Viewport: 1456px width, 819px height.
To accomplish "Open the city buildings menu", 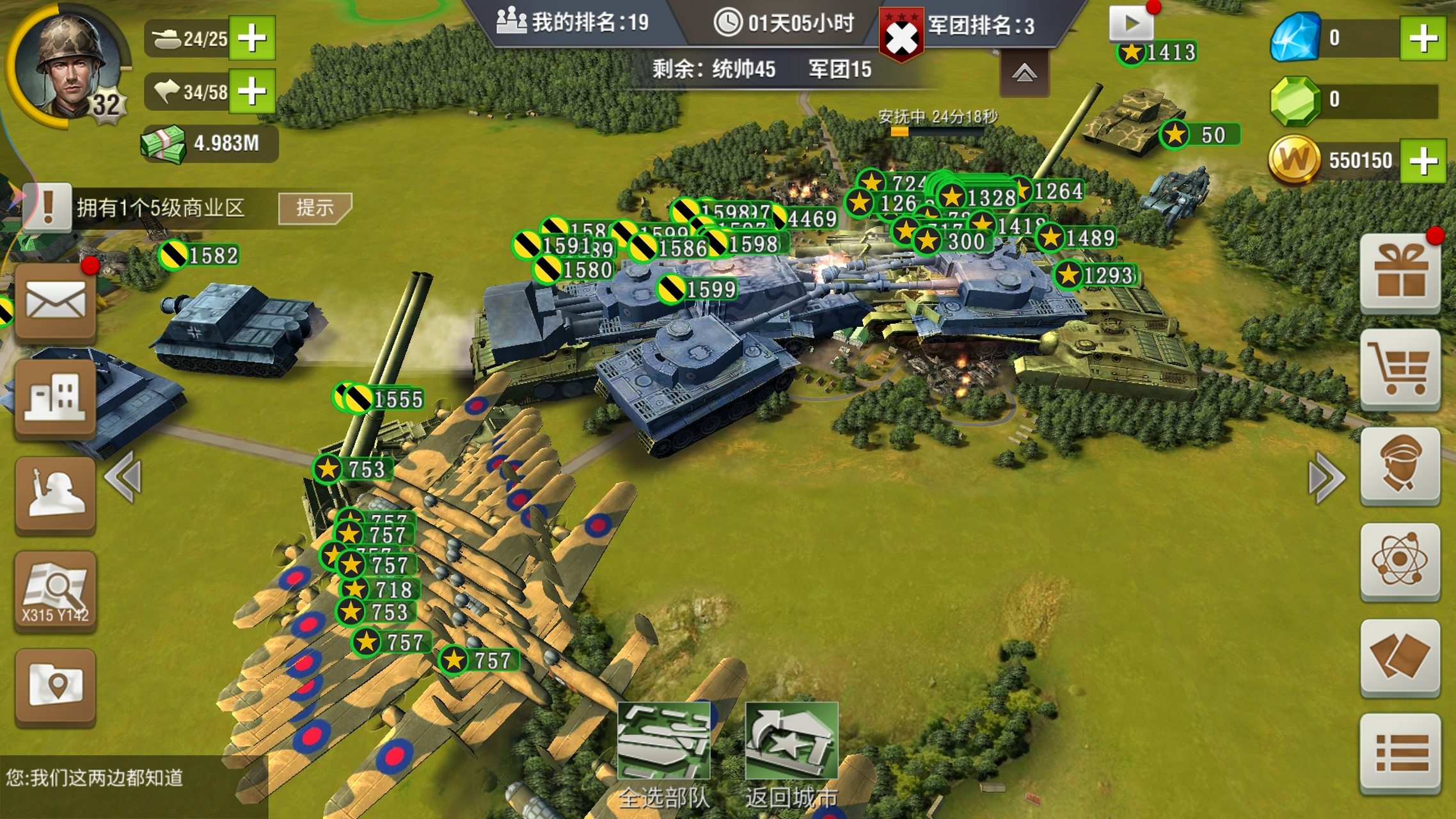I will point(56,397).
